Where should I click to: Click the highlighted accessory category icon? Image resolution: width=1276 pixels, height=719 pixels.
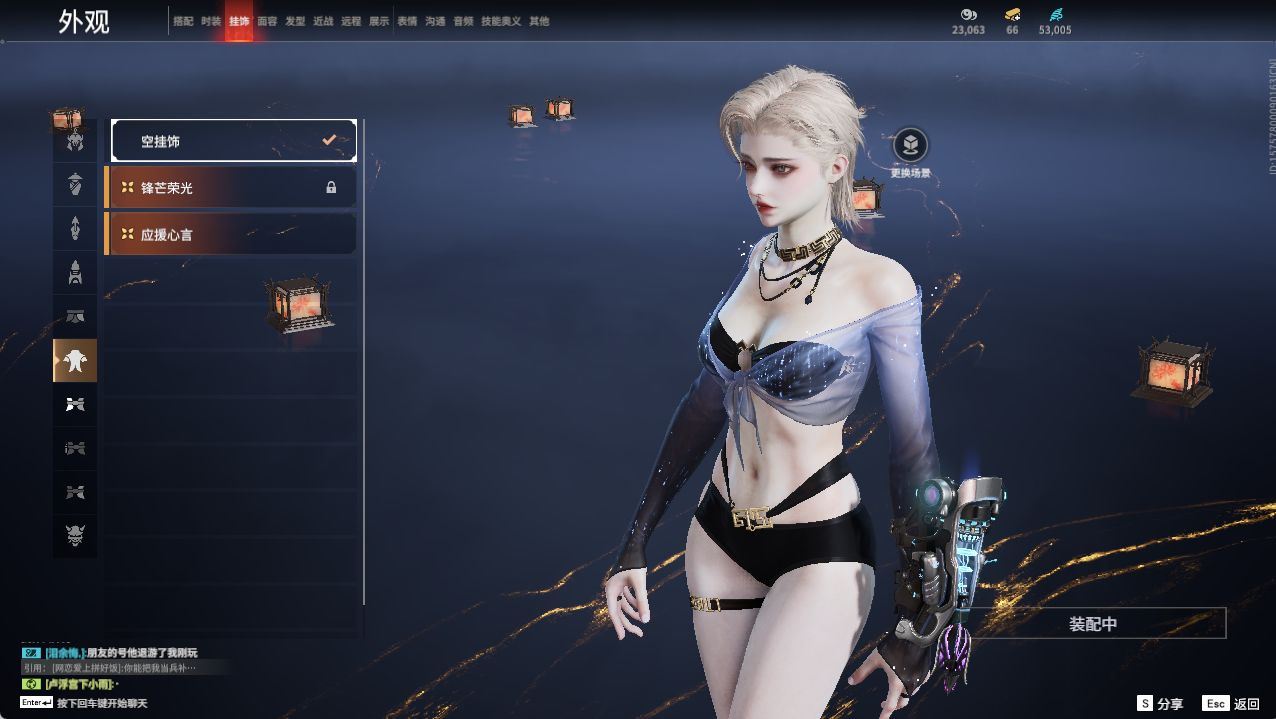click(x=75, y=361)
